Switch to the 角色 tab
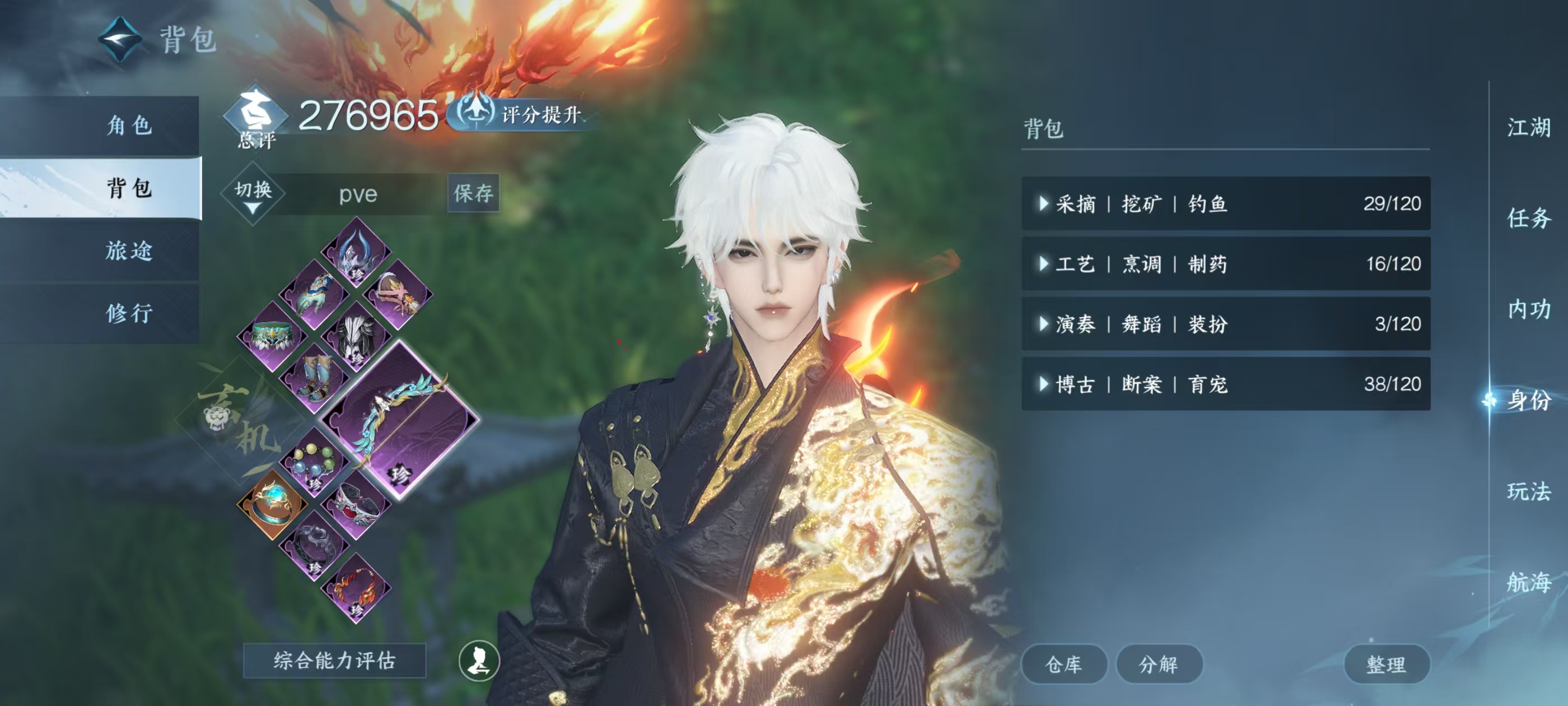Image resolution: width=1568 pixels, height=706 pixels. [128, 126]
